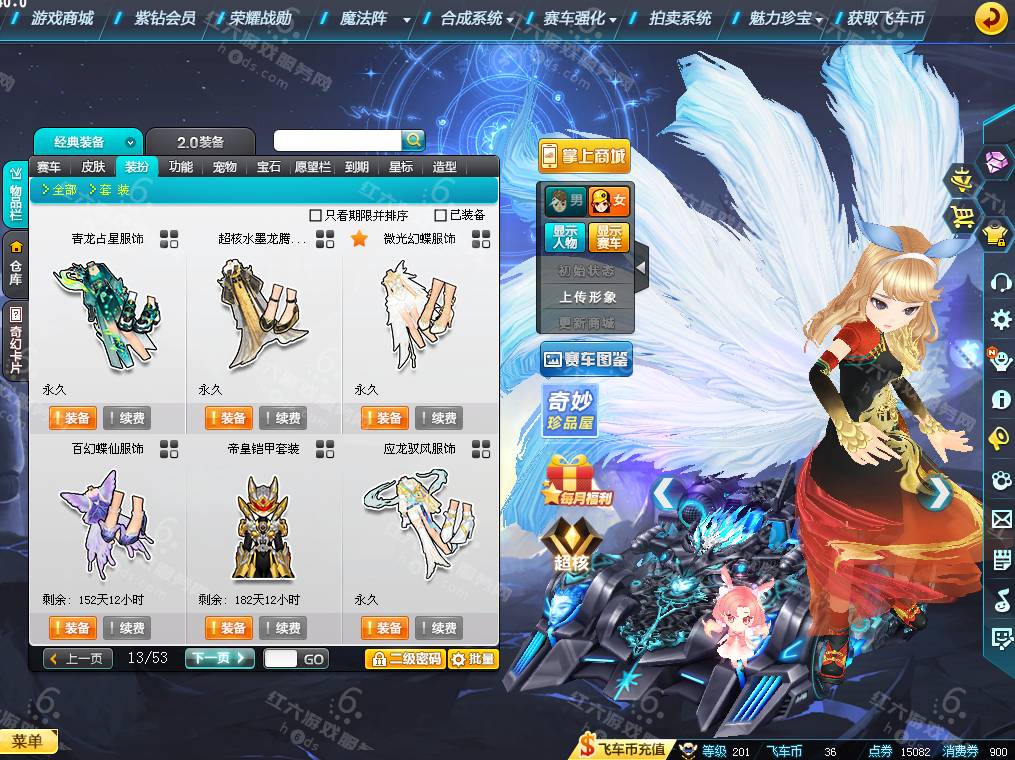Image resolution: width=1015 pixels, height=760 pixels.
Task: Toggle 只看期限并排序 checkbox
Action: (x=316, y=215)
